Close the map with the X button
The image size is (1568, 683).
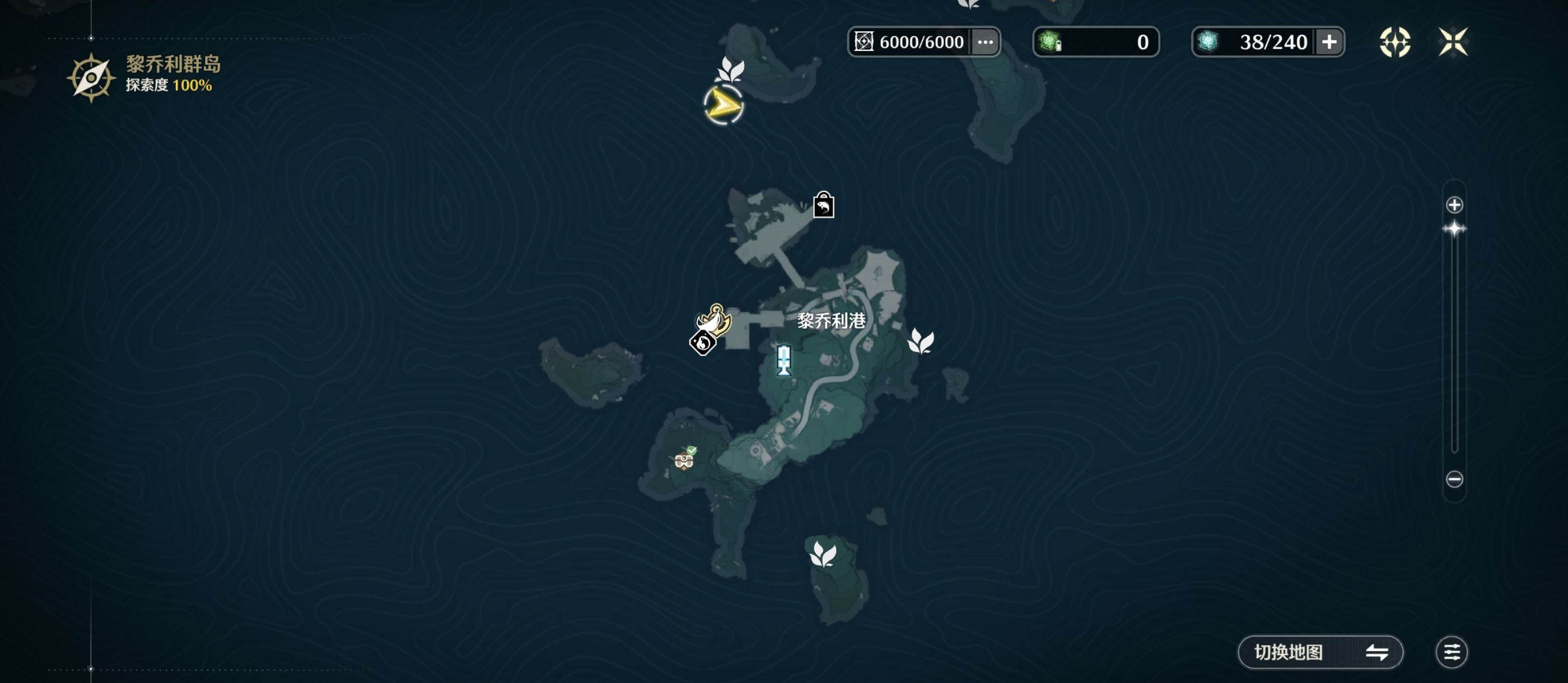(x=1453, y=42)
